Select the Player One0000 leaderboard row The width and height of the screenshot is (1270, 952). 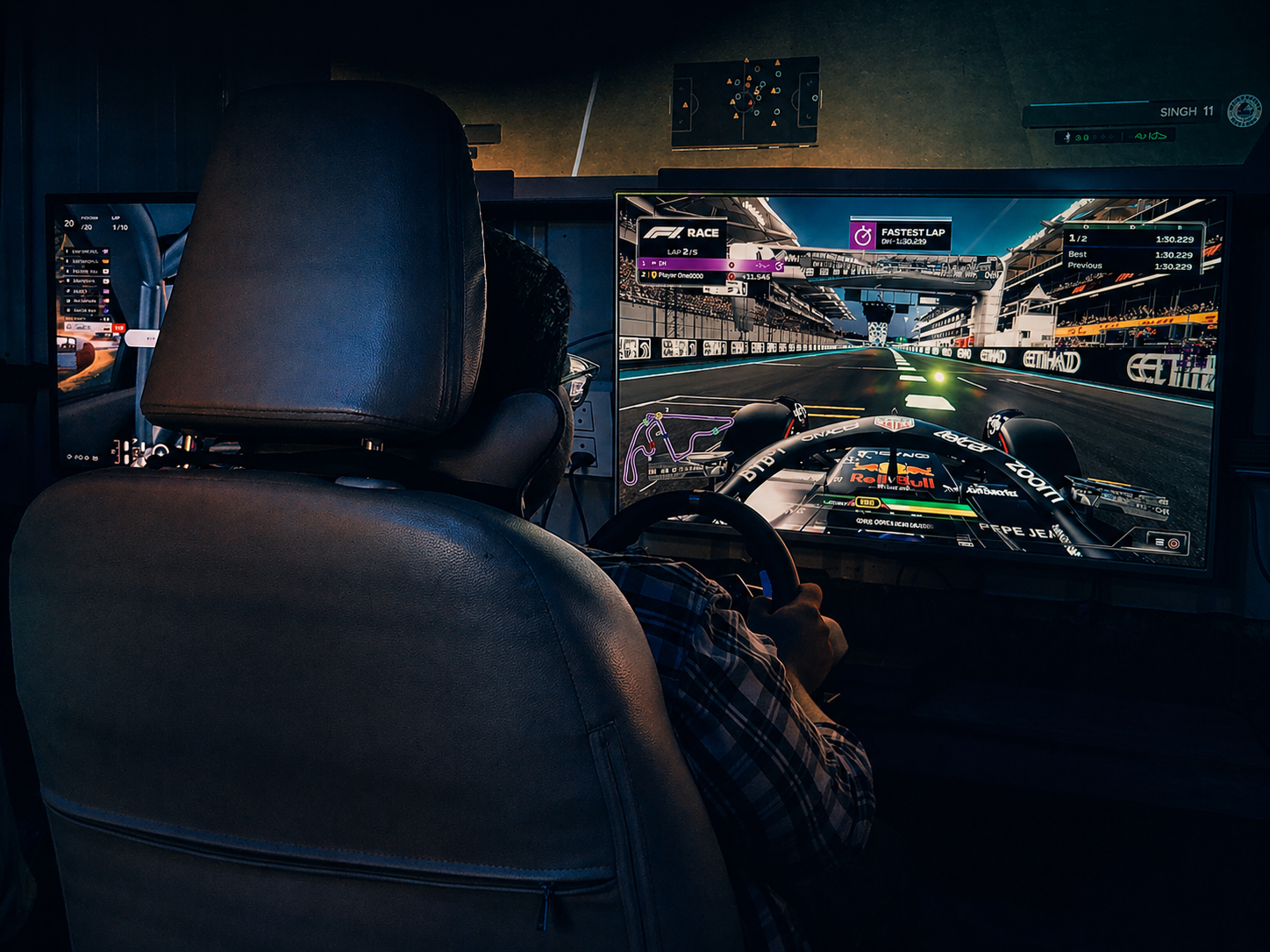point(695,276)
